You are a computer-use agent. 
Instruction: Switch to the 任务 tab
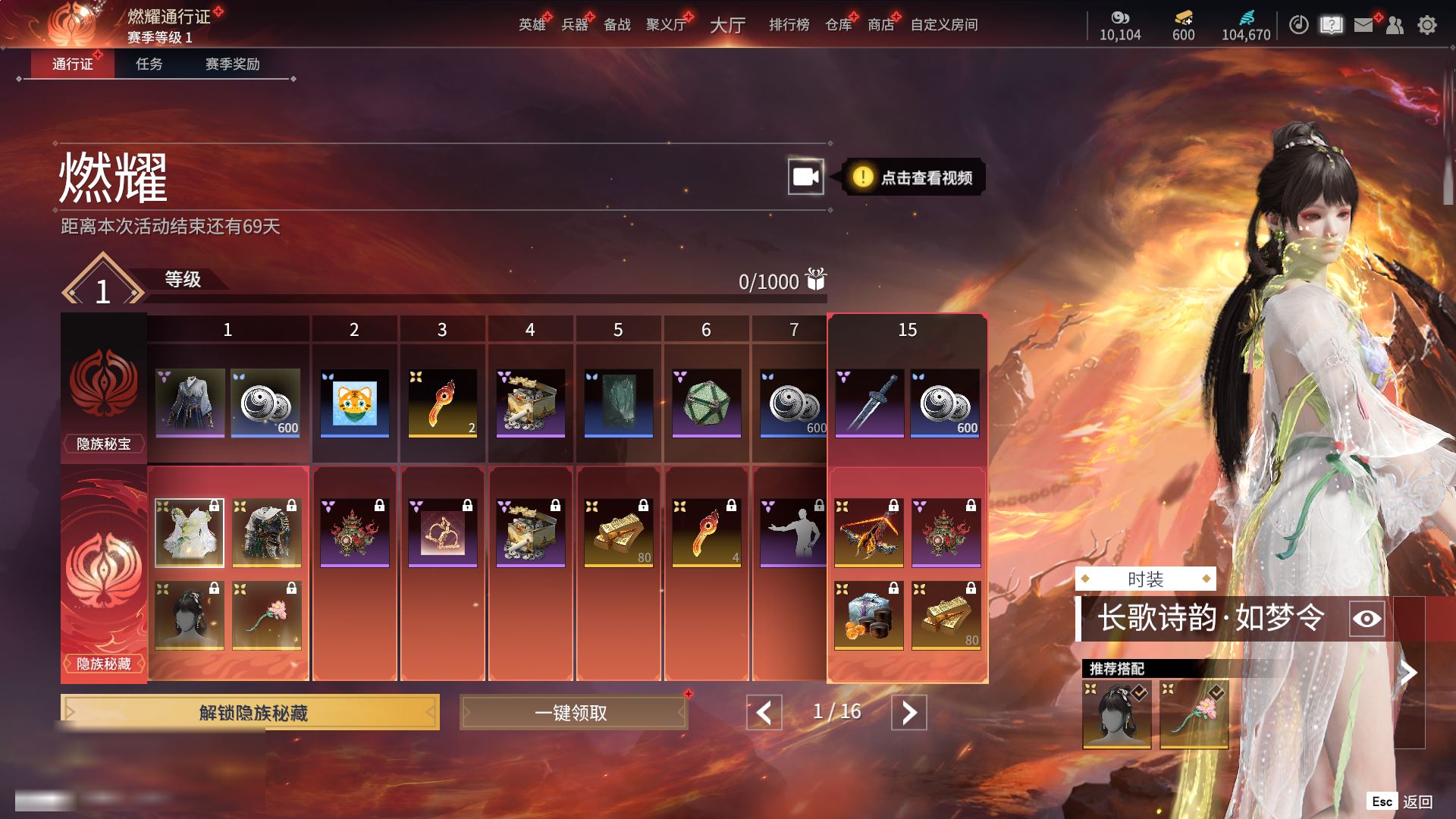[x=149, y=64]
